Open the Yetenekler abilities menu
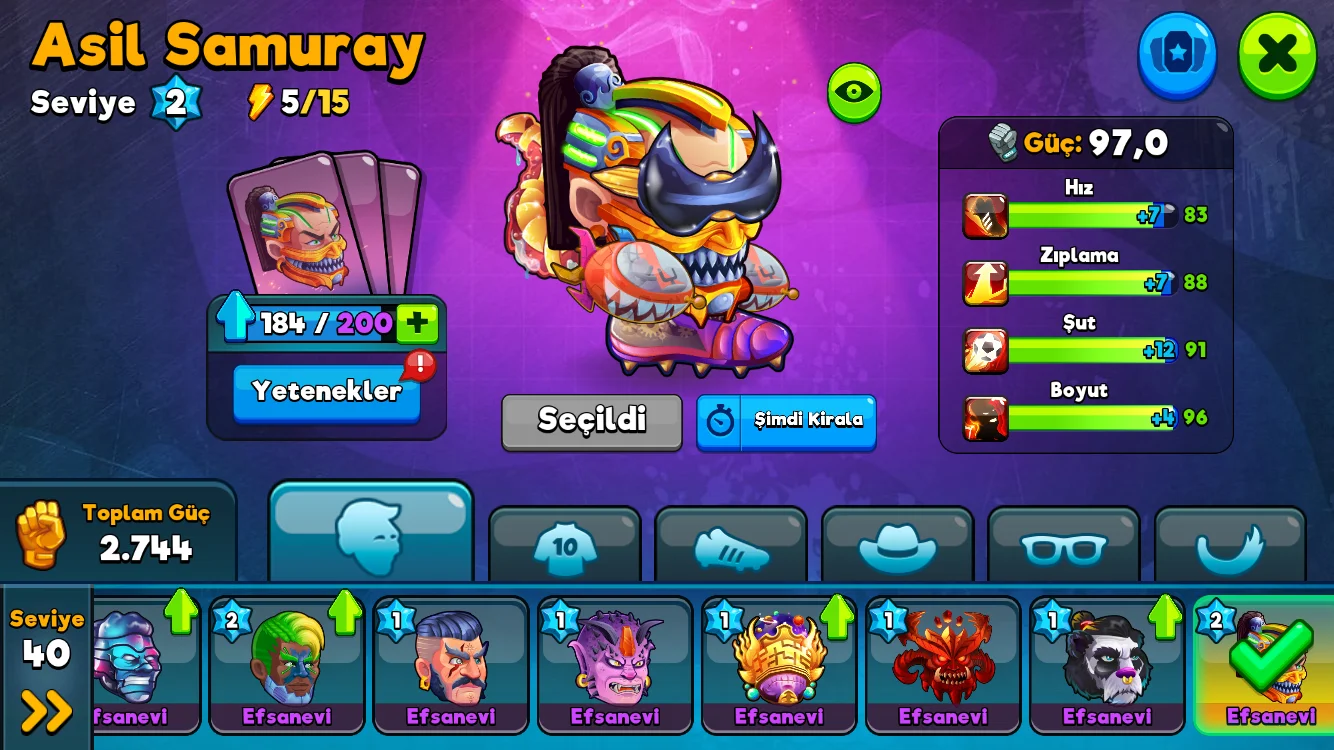The height and width of the screenshot is (750, 1334). [x=326, y=391]
